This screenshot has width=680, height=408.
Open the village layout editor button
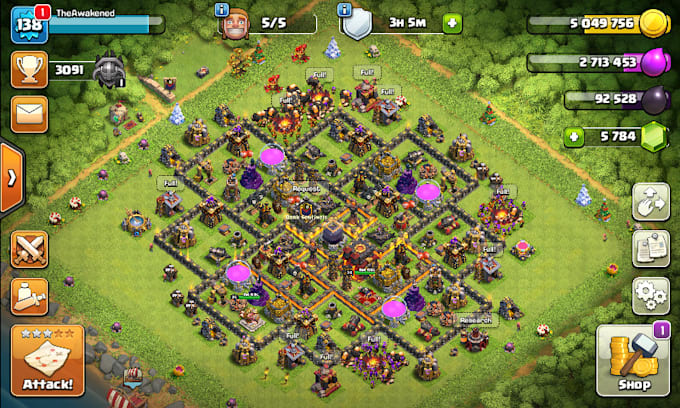click(651, 201)
